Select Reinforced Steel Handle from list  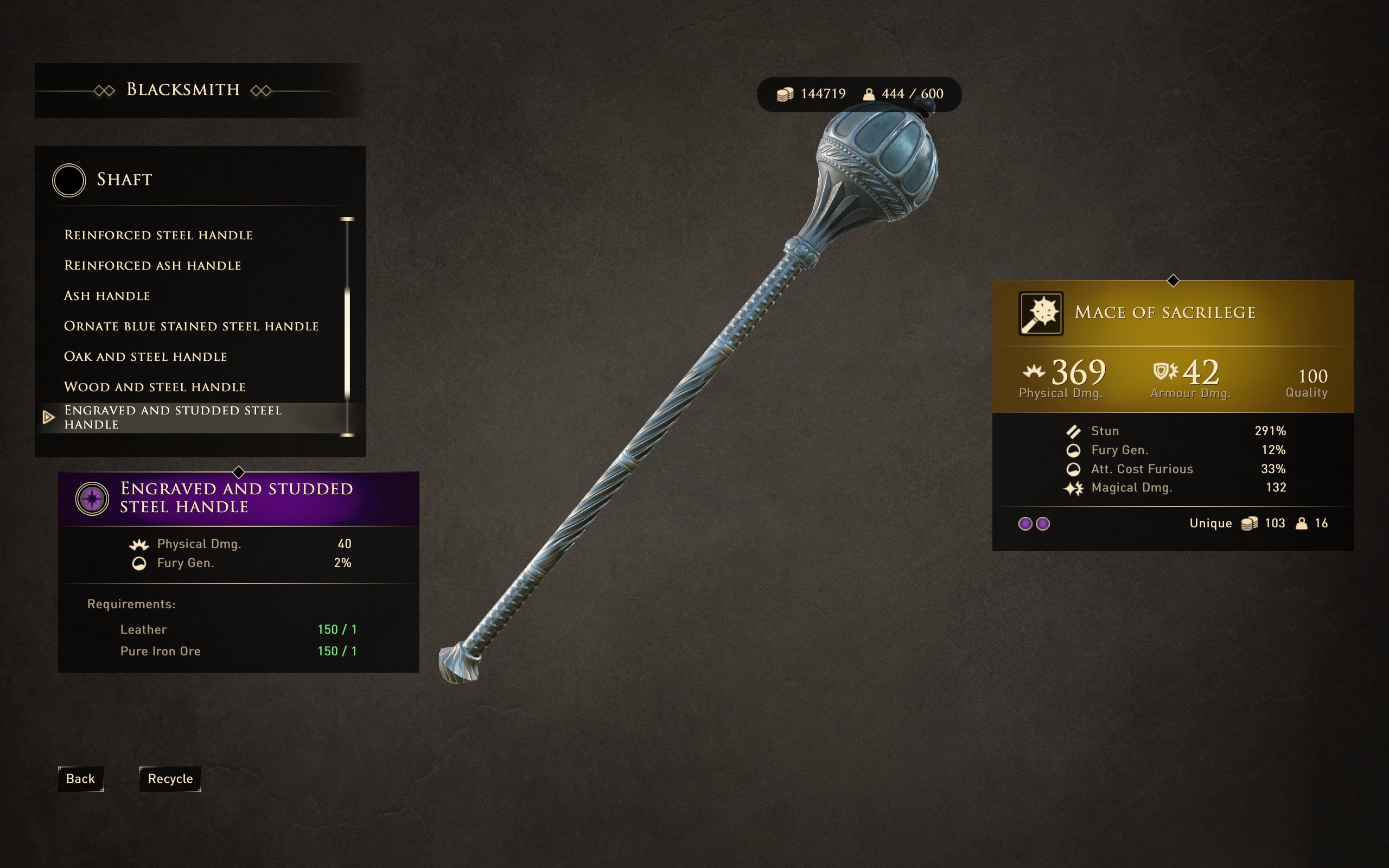[158, 235]
